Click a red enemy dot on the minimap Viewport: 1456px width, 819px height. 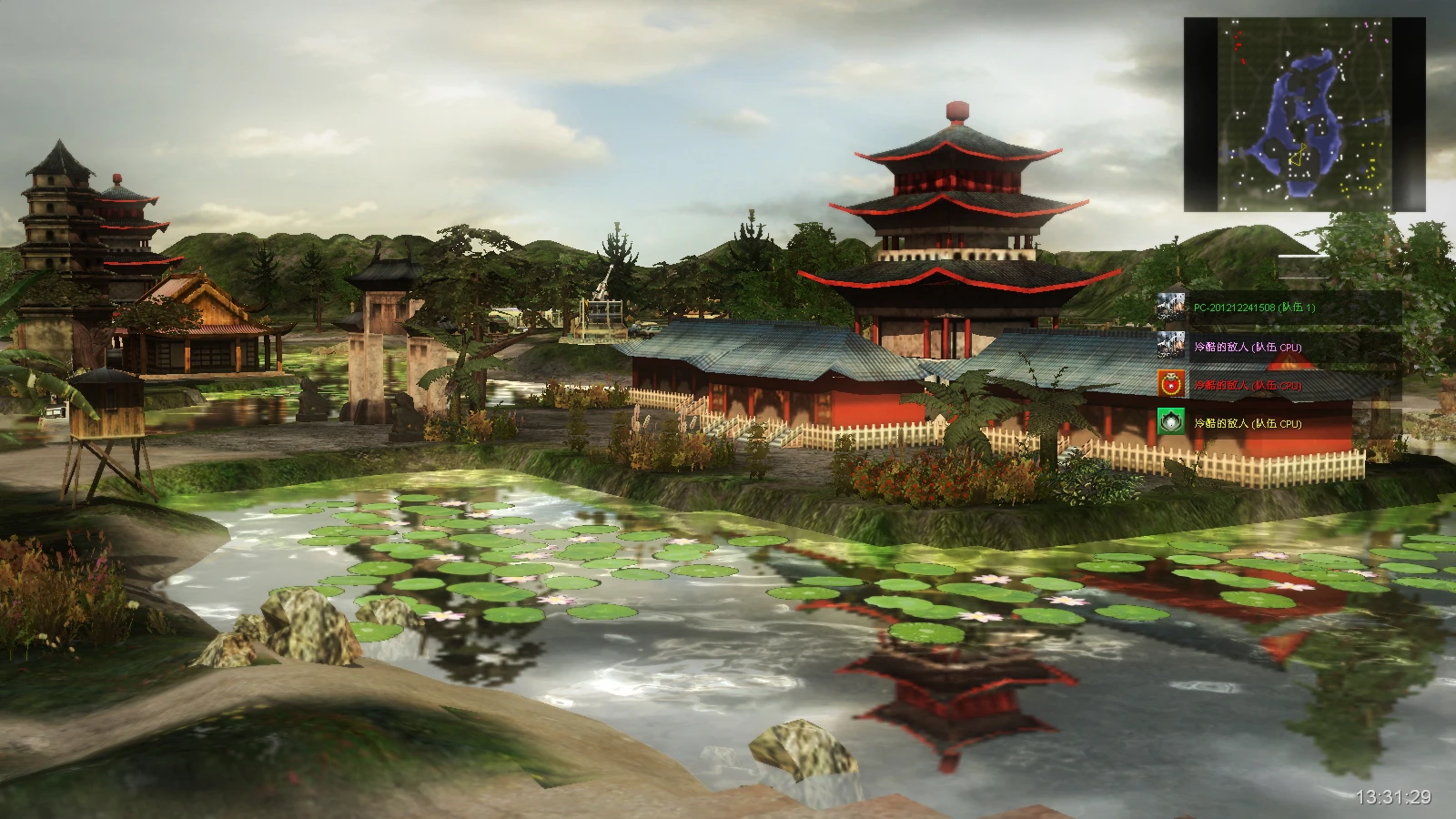pos(1239,43)
